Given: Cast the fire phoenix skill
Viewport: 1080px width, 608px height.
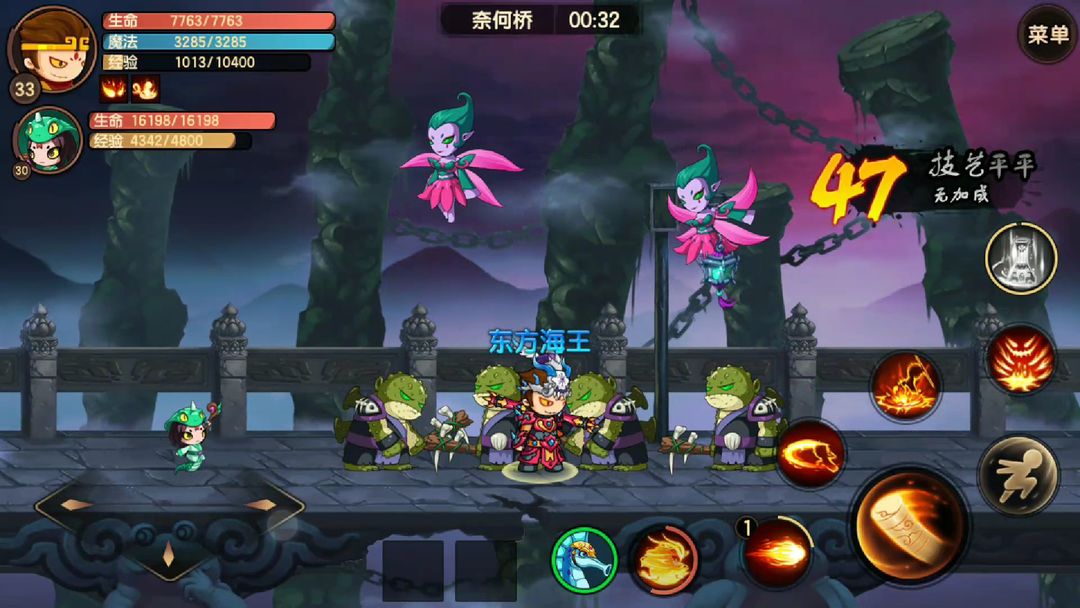Looking at the screenshot, I should [x=664, y=558].
